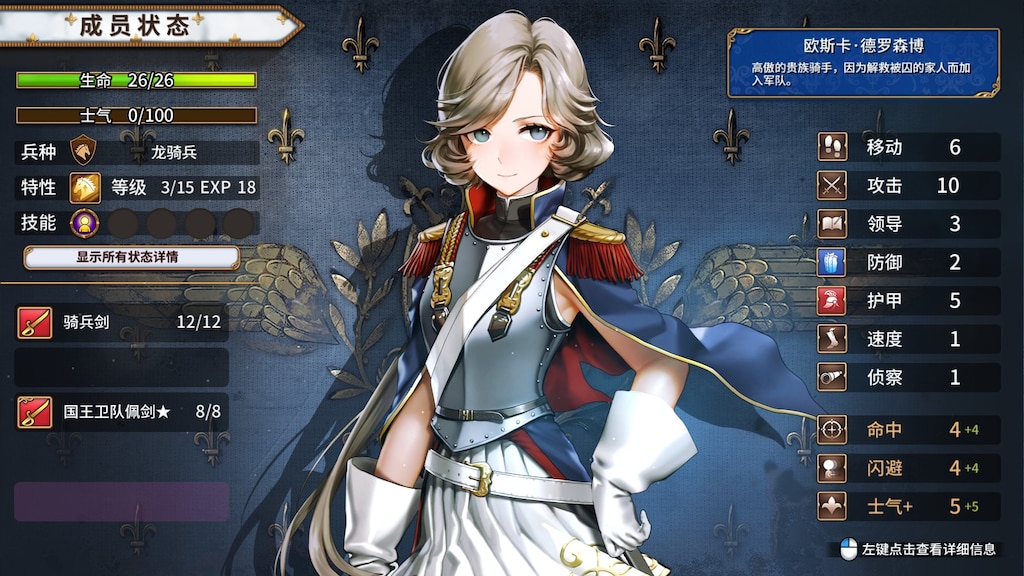Show details for the 速度 stat
This screenshot has width=1024, height=576.
click(x=908, y=338)
